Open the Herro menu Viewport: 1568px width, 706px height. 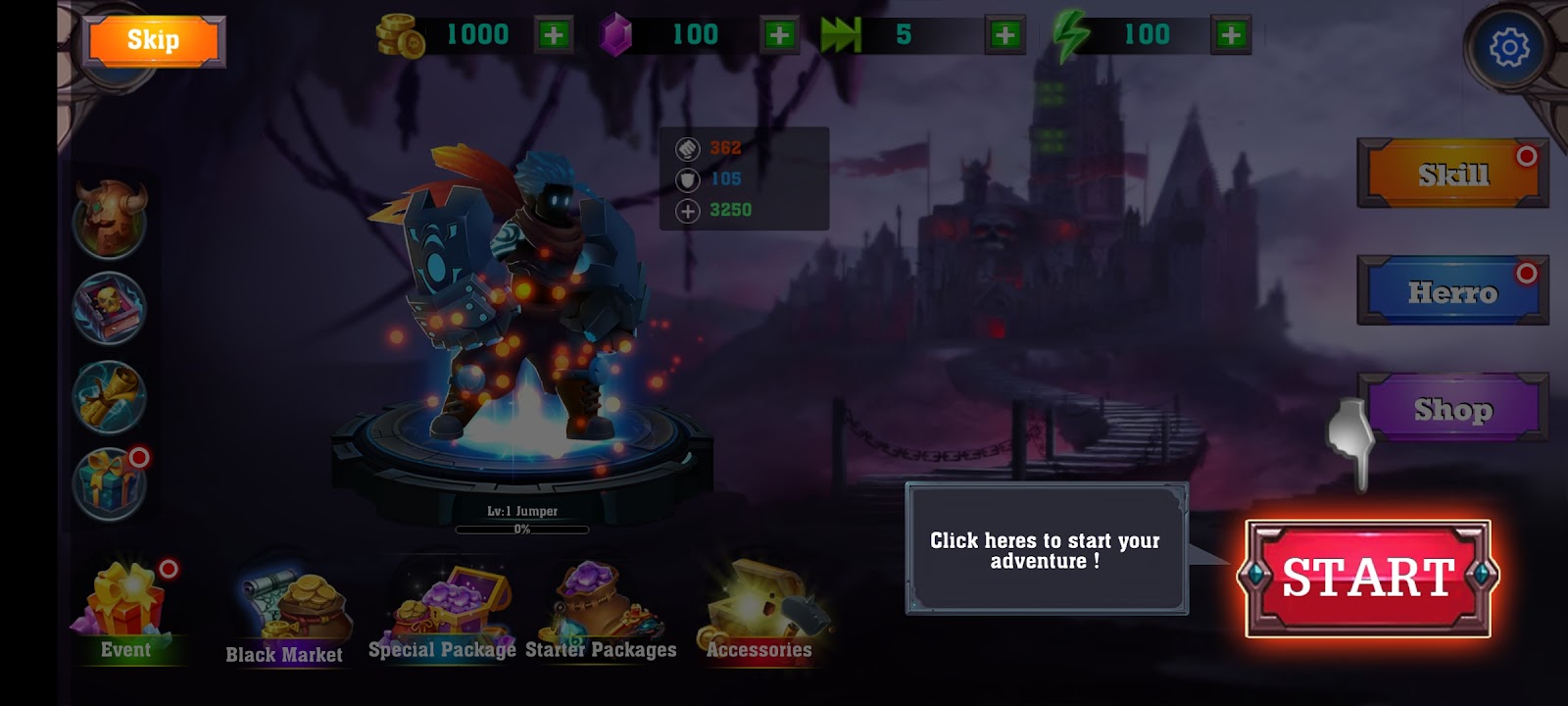(x=1451, y=291)
